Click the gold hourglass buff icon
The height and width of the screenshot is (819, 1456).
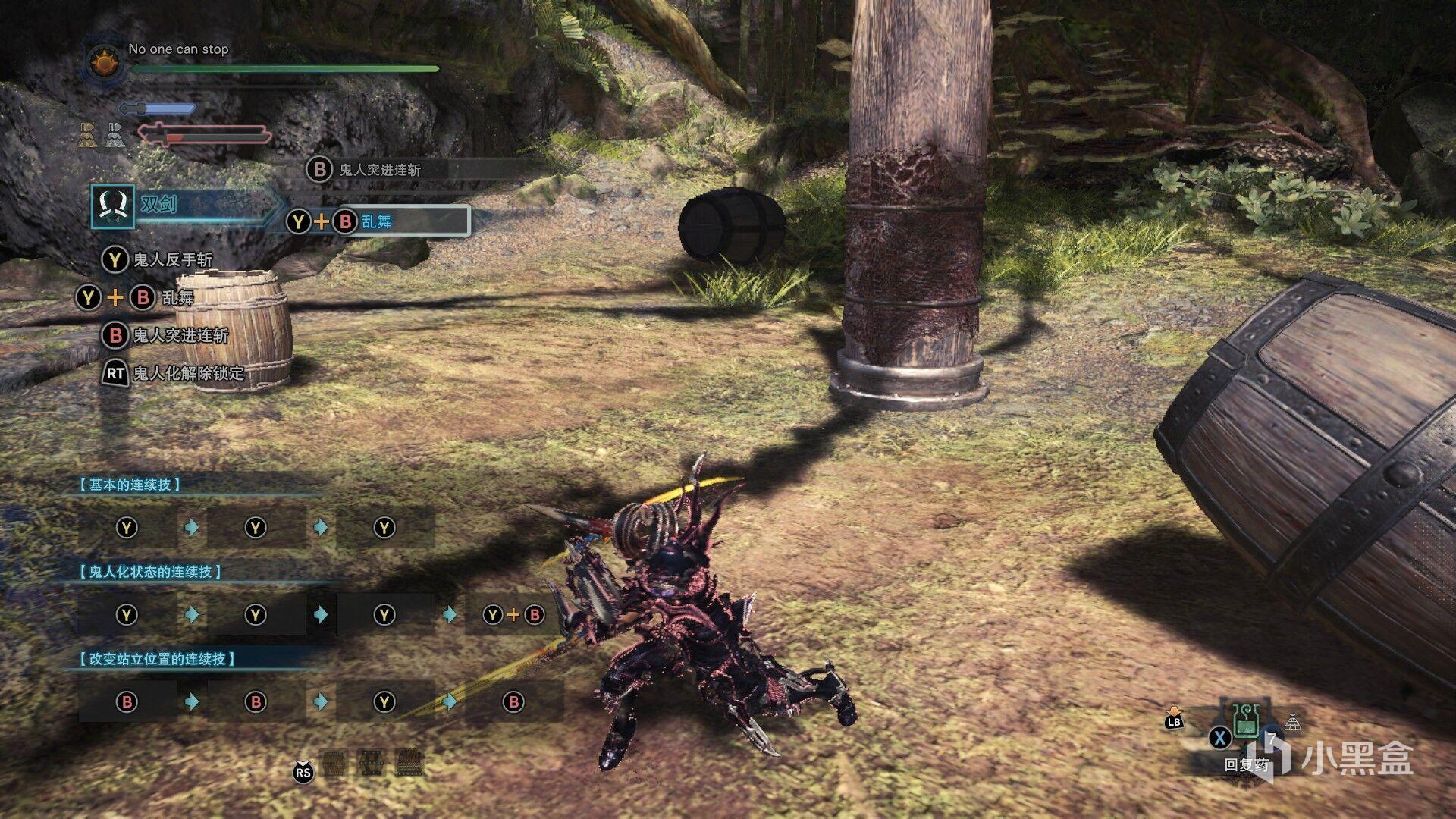pyautogui.click(x=87, y=134)
